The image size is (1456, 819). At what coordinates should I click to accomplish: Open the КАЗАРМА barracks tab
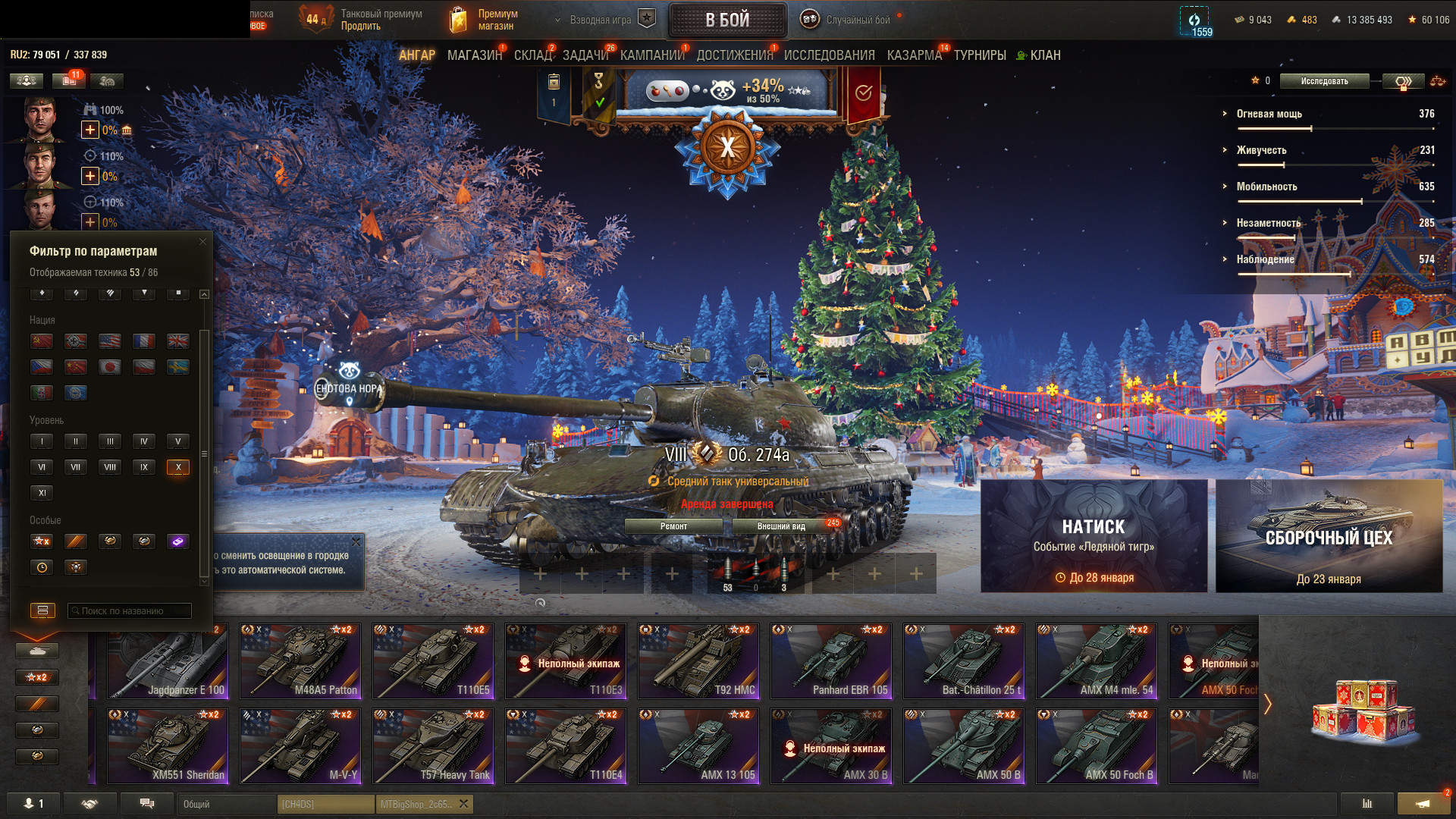coord(914,55)
